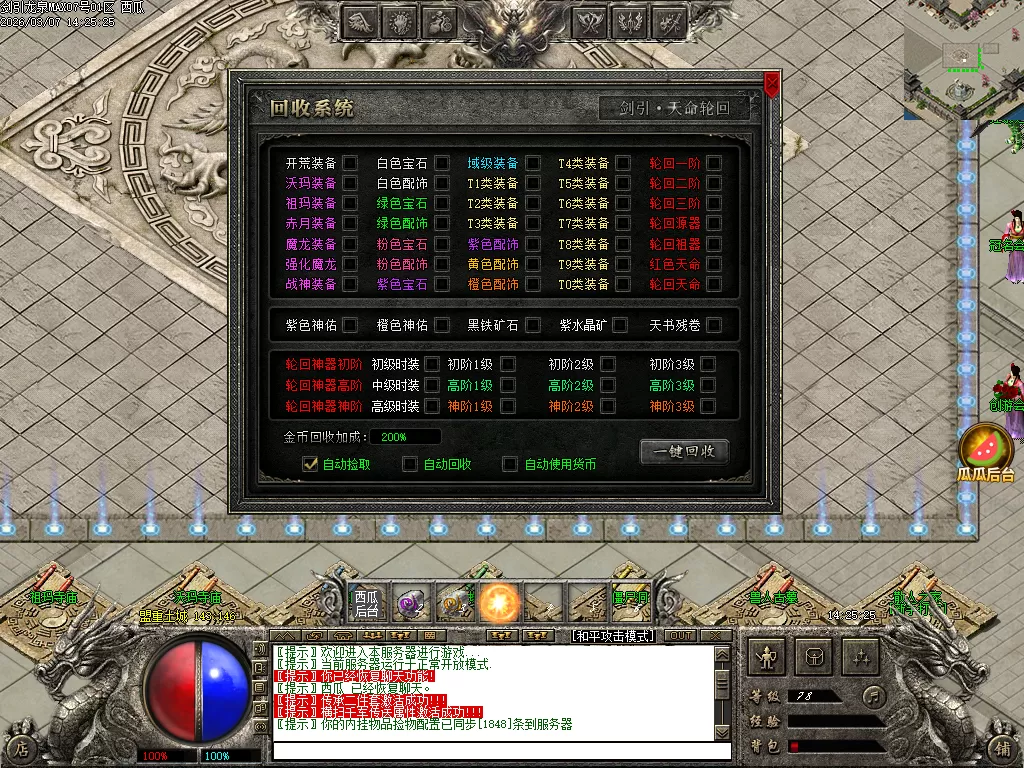The width and height of the screenshot is (1024, 768).
Task: Tick the 自动使用货币 auto-use currency checkbox
Action: pos(510,464)
